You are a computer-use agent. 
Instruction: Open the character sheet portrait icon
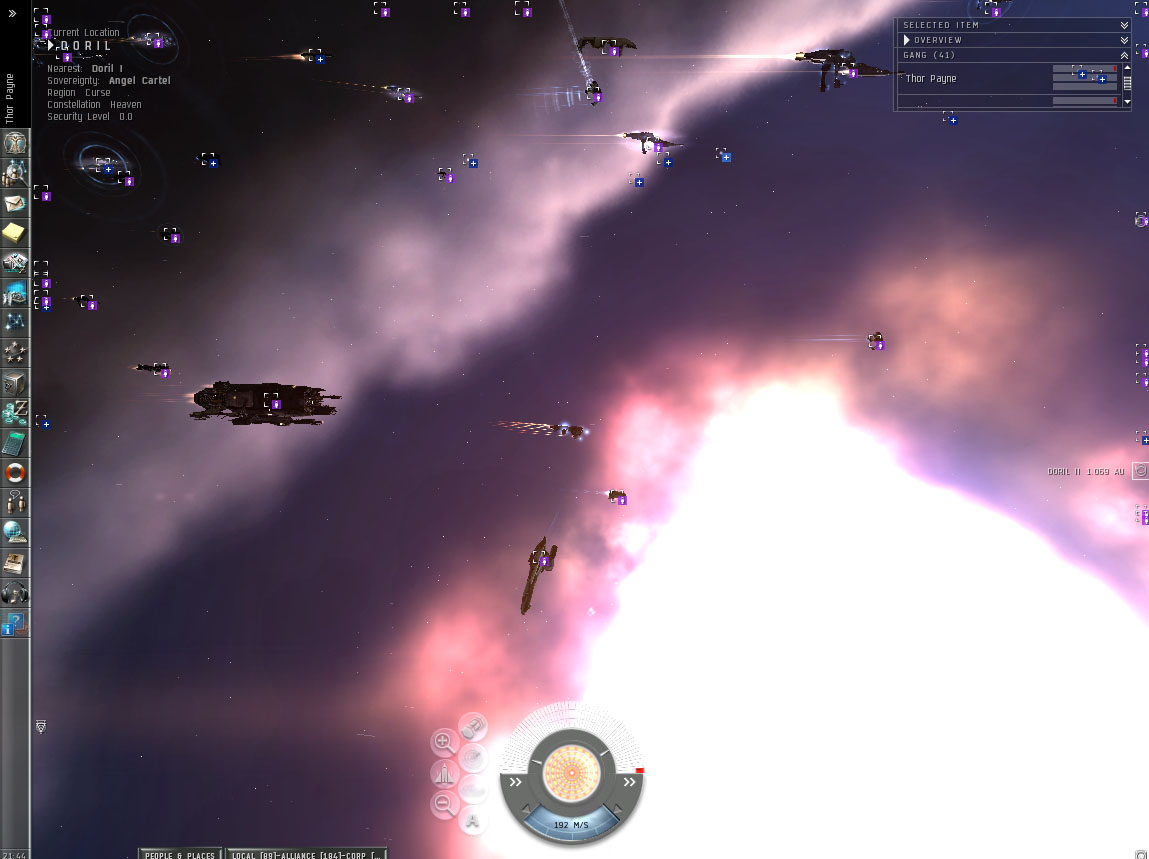(15, 143)
